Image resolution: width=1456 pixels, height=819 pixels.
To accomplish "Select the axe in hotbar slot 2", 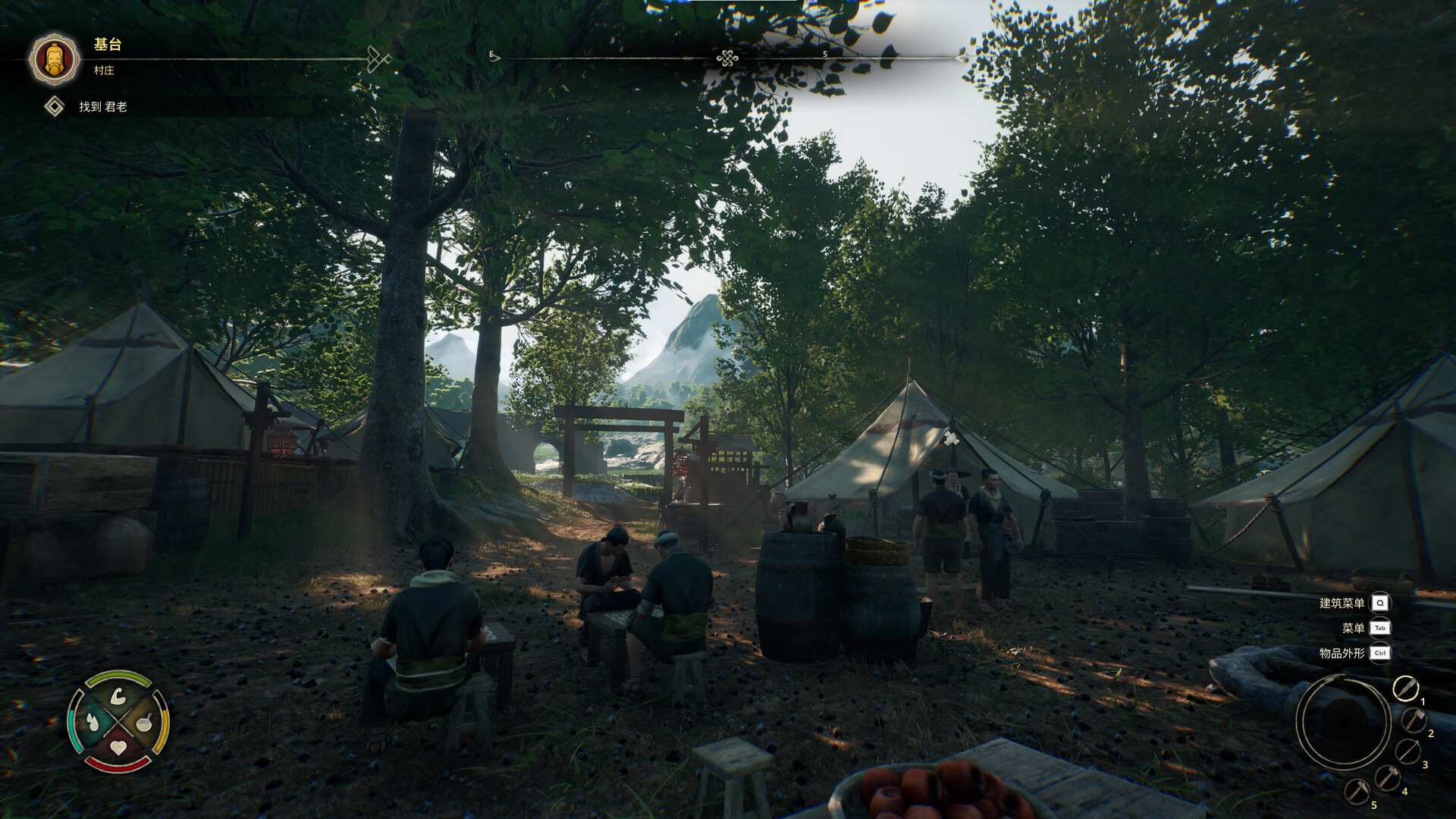I will click(x=1414, y=721).
